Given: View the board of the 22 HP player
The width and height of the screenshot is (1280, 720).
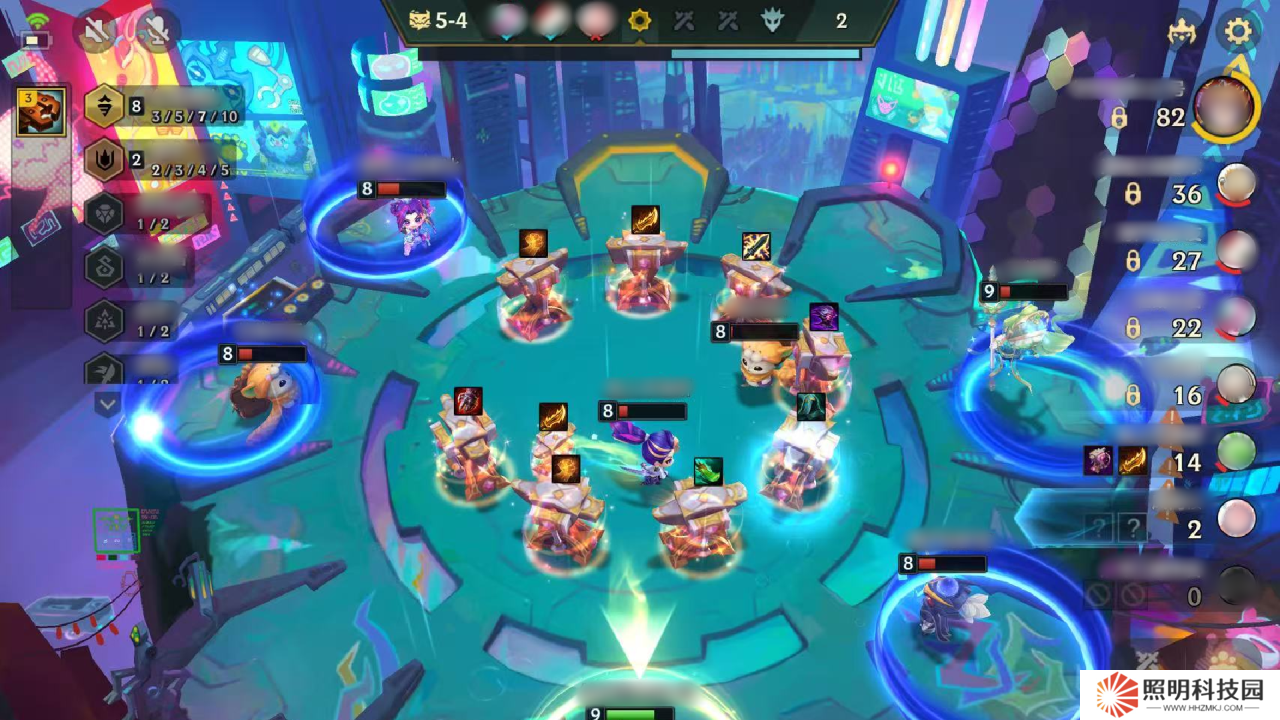Looking at the screenshot, I should pyautogui.click(x=1236, y=318).
